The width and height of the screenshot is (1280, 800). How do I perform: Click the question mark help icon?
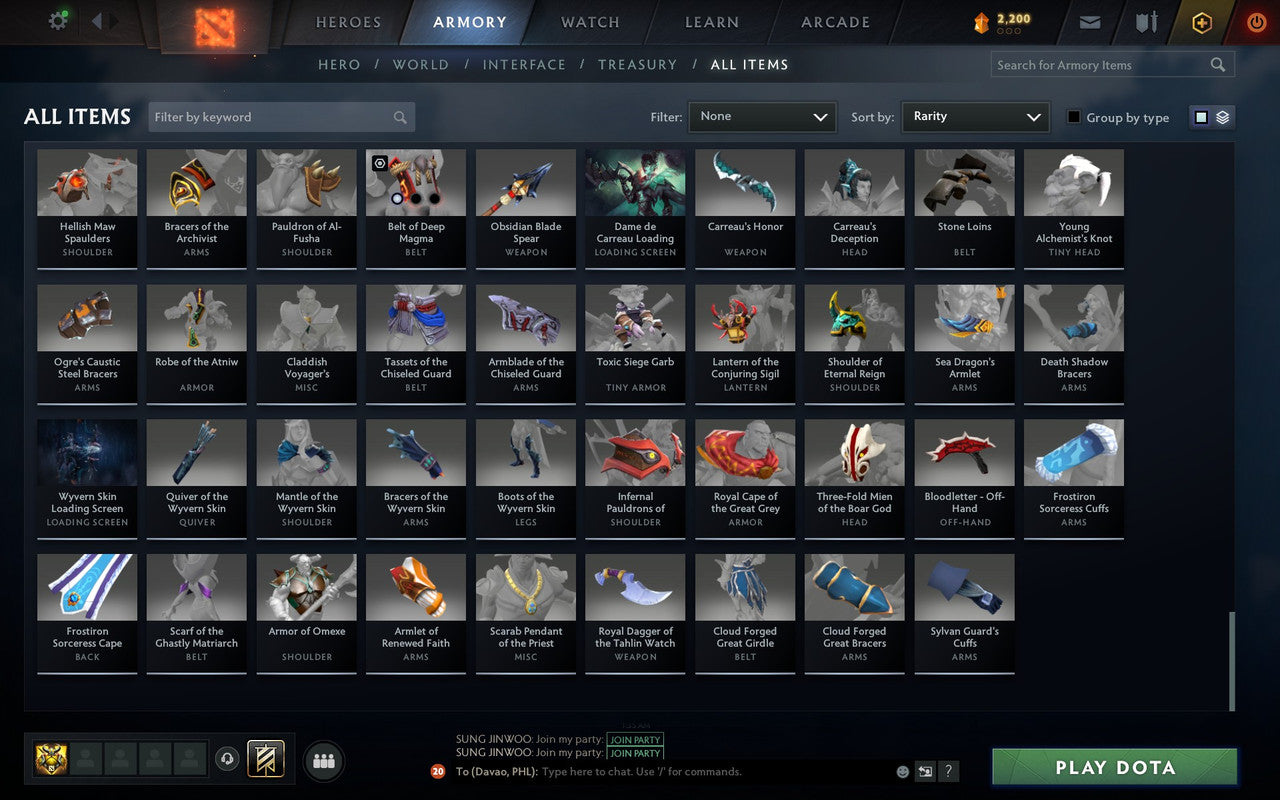click(948, 771)
